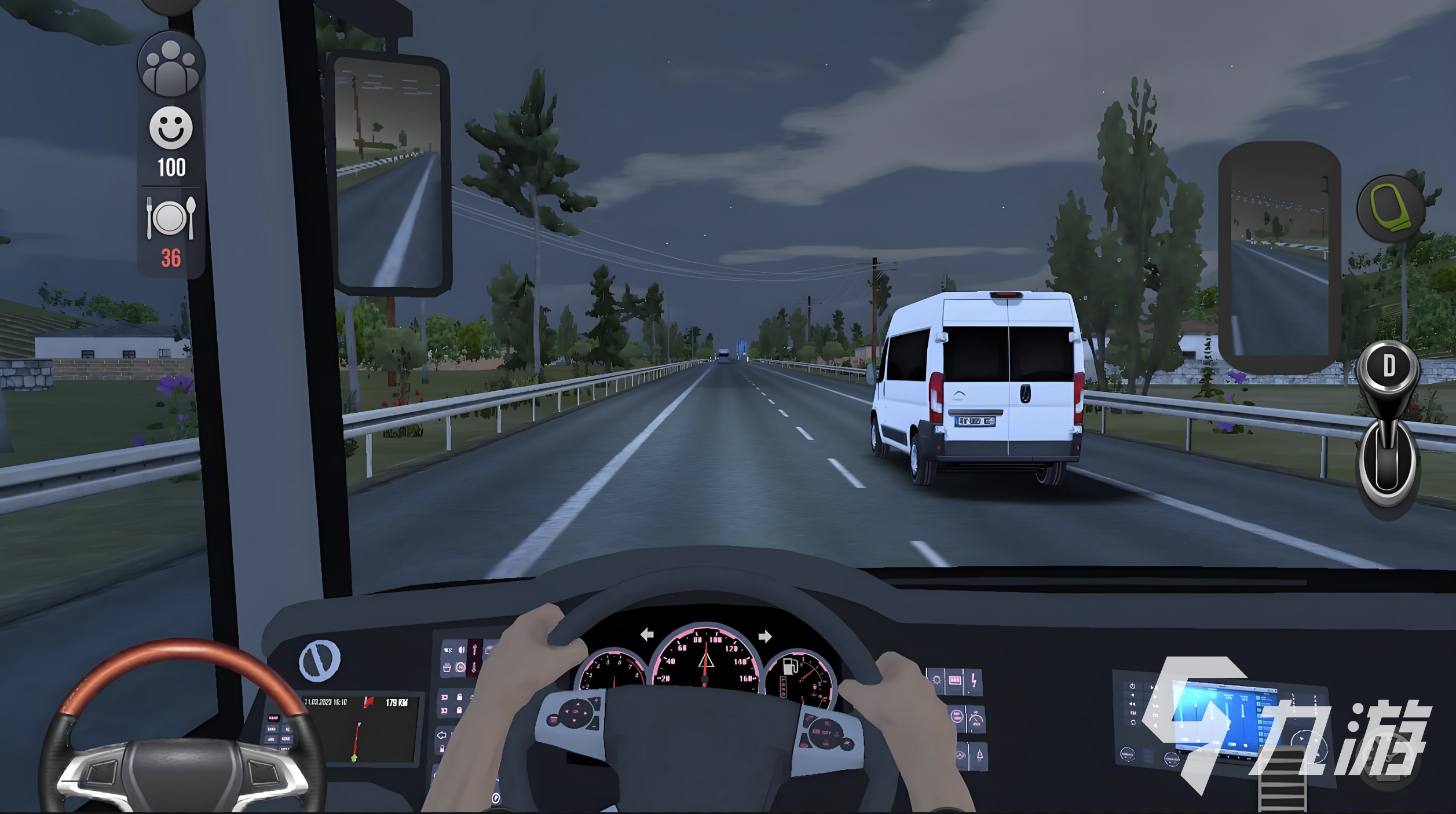Toggle the green side mirror button
Screen dimensions: 1456x814
(x=1390, y=208)
